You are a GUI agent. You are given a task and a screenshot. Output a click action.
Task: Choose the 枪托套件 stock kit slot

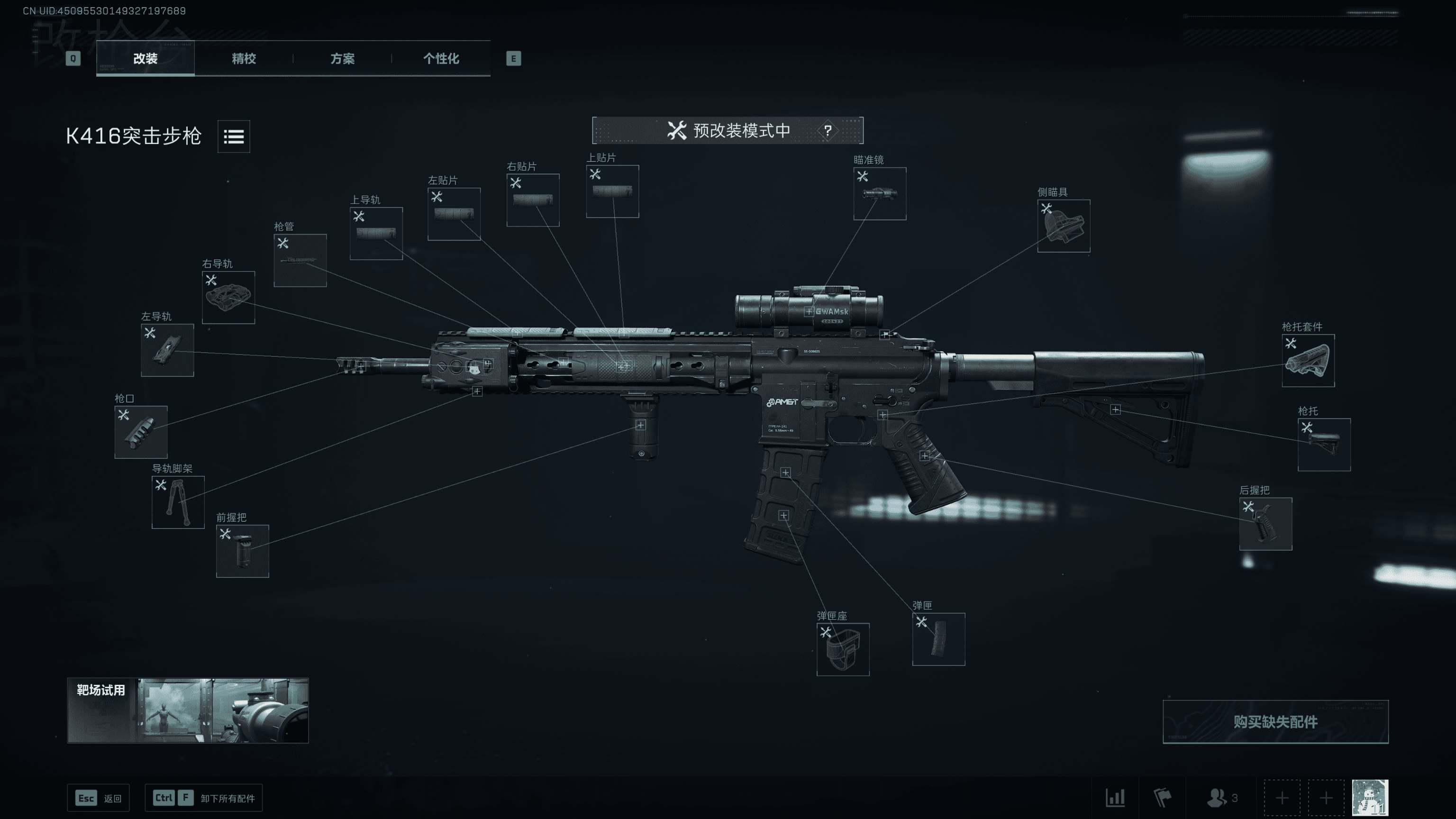click(x=1308, y=361)
